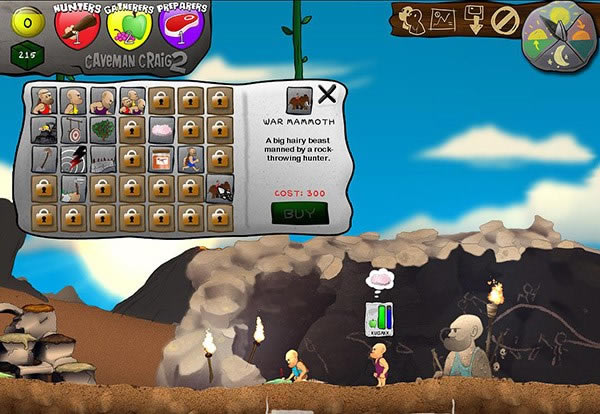Select the running caveman in blue shorts

[x=190, y=158]
